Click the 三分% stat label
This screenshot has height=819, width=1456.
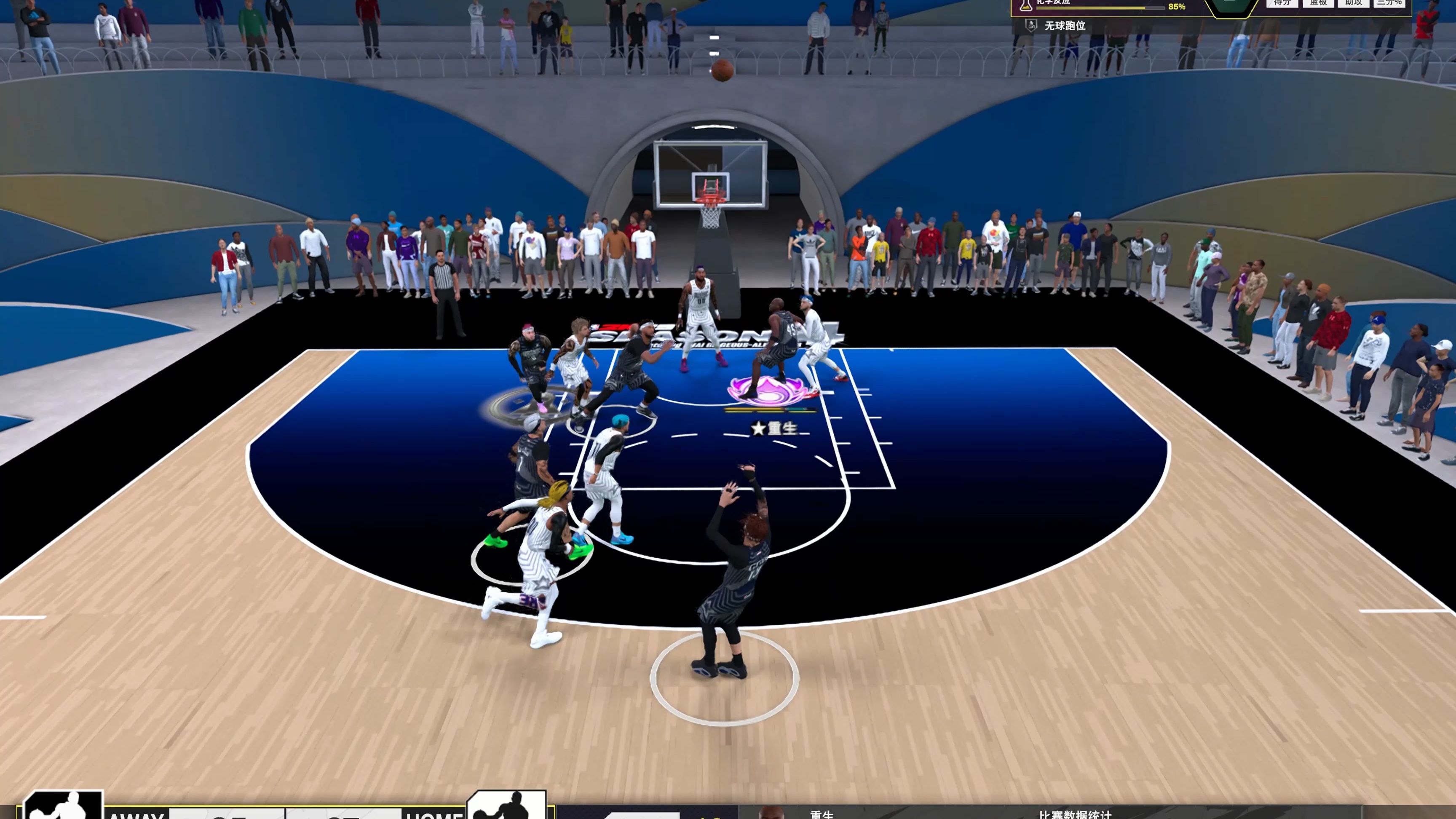1389,3
